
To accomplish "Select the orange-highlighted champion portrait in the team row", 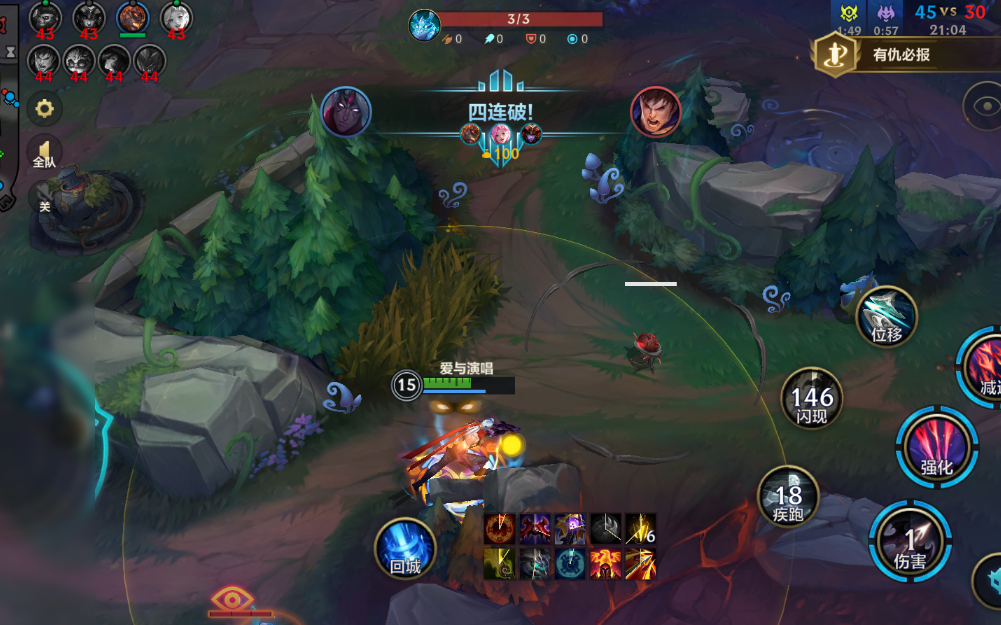I will 132,18.
